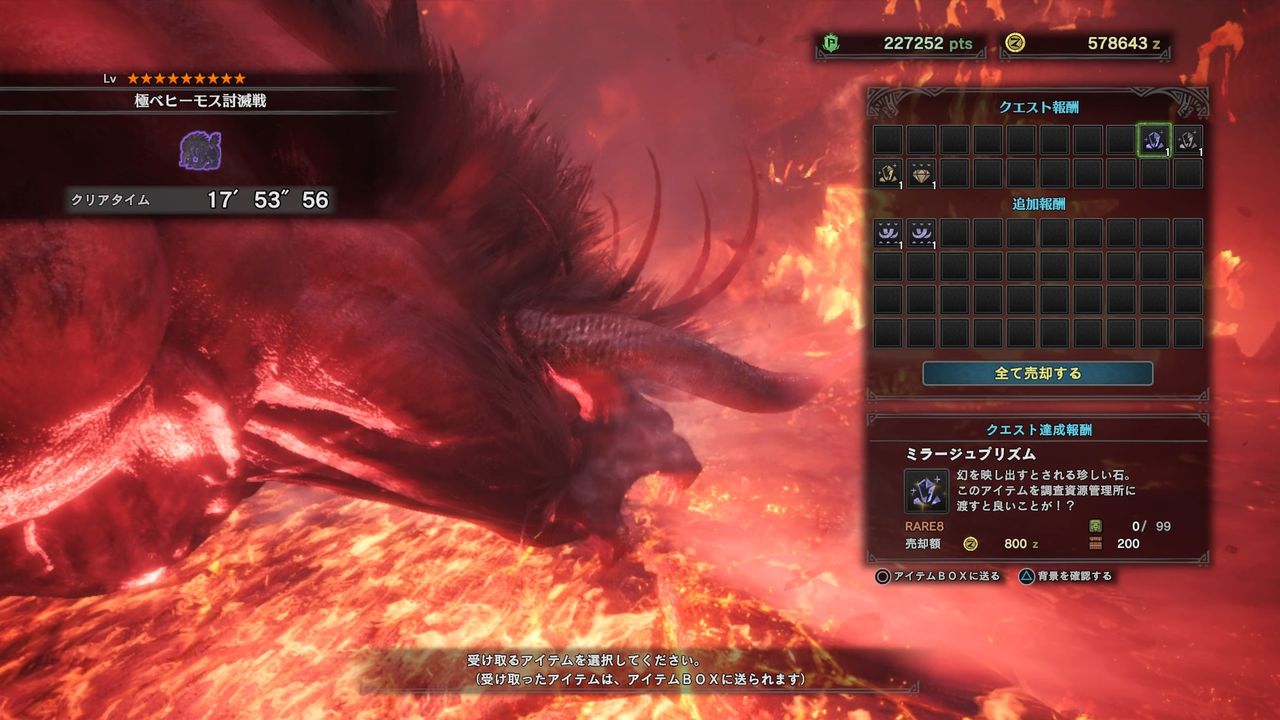Screen dimensions: 1280x720
Task: Click the item box icon next to 0/99
Action: click(1094, 526)
